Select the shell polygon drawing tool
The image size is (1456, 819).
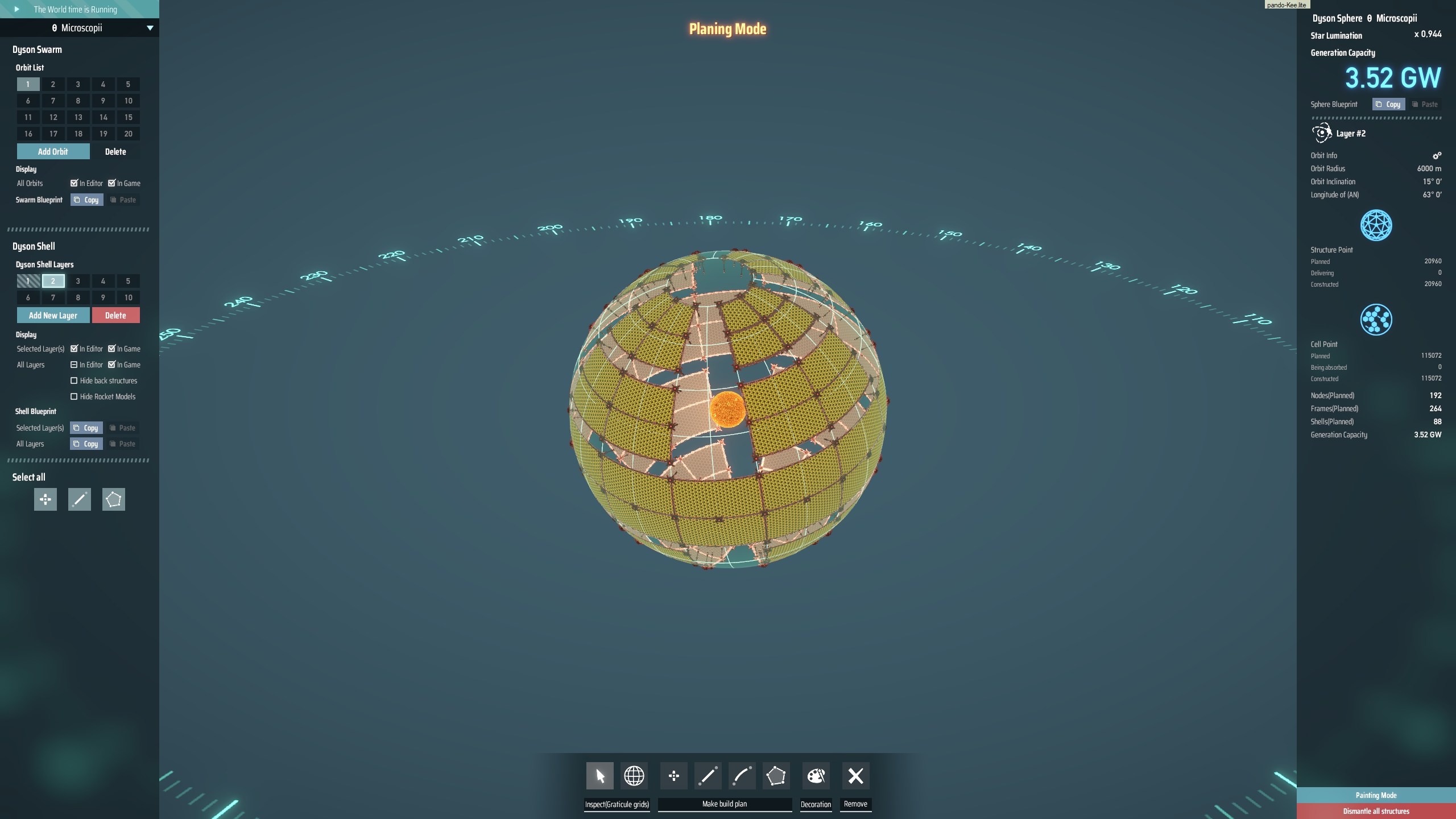pyautogui.click(x=776, y=776)
